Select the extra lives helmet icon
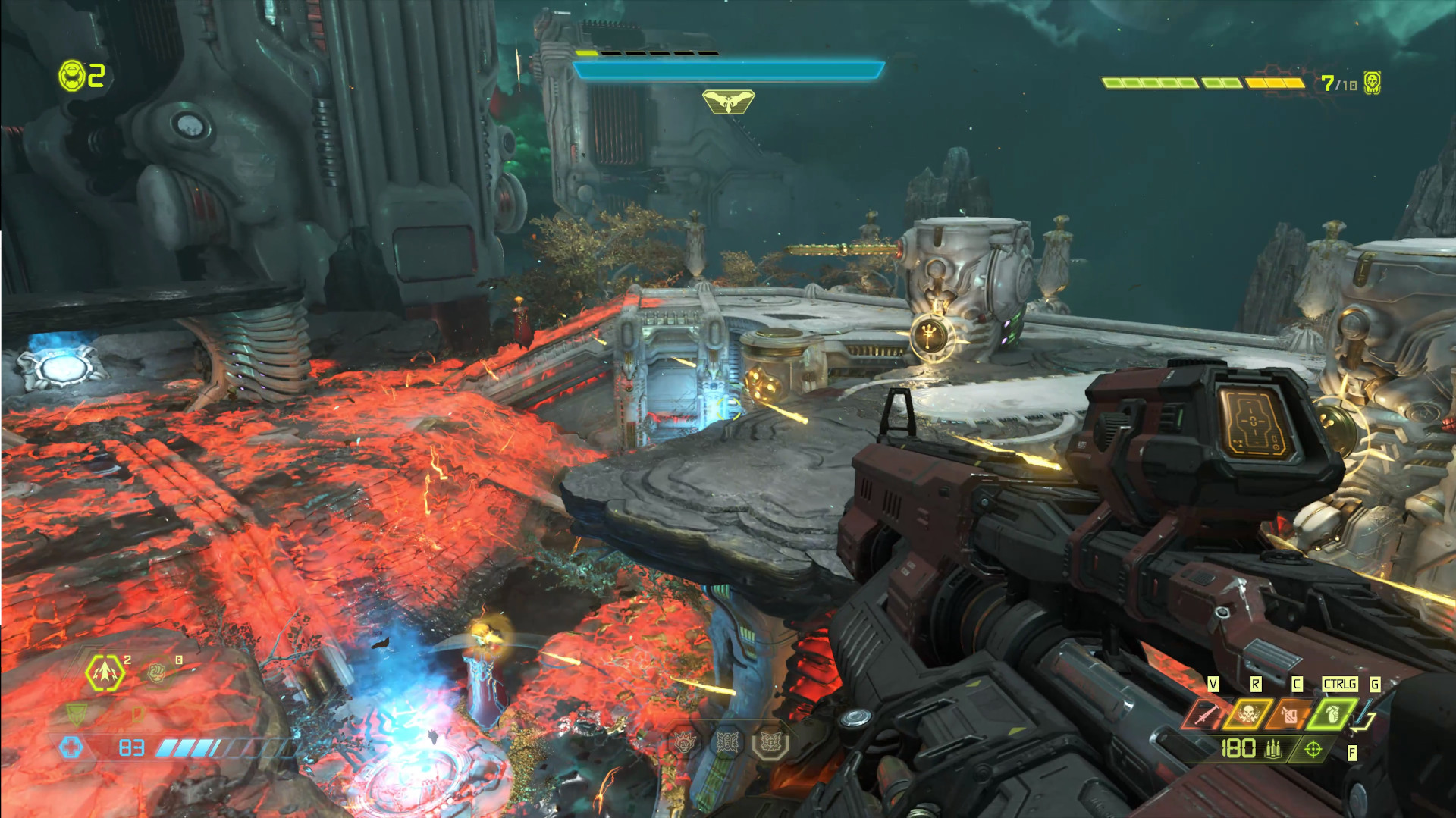The image size is (1456, 818). [x=72, y=76]
